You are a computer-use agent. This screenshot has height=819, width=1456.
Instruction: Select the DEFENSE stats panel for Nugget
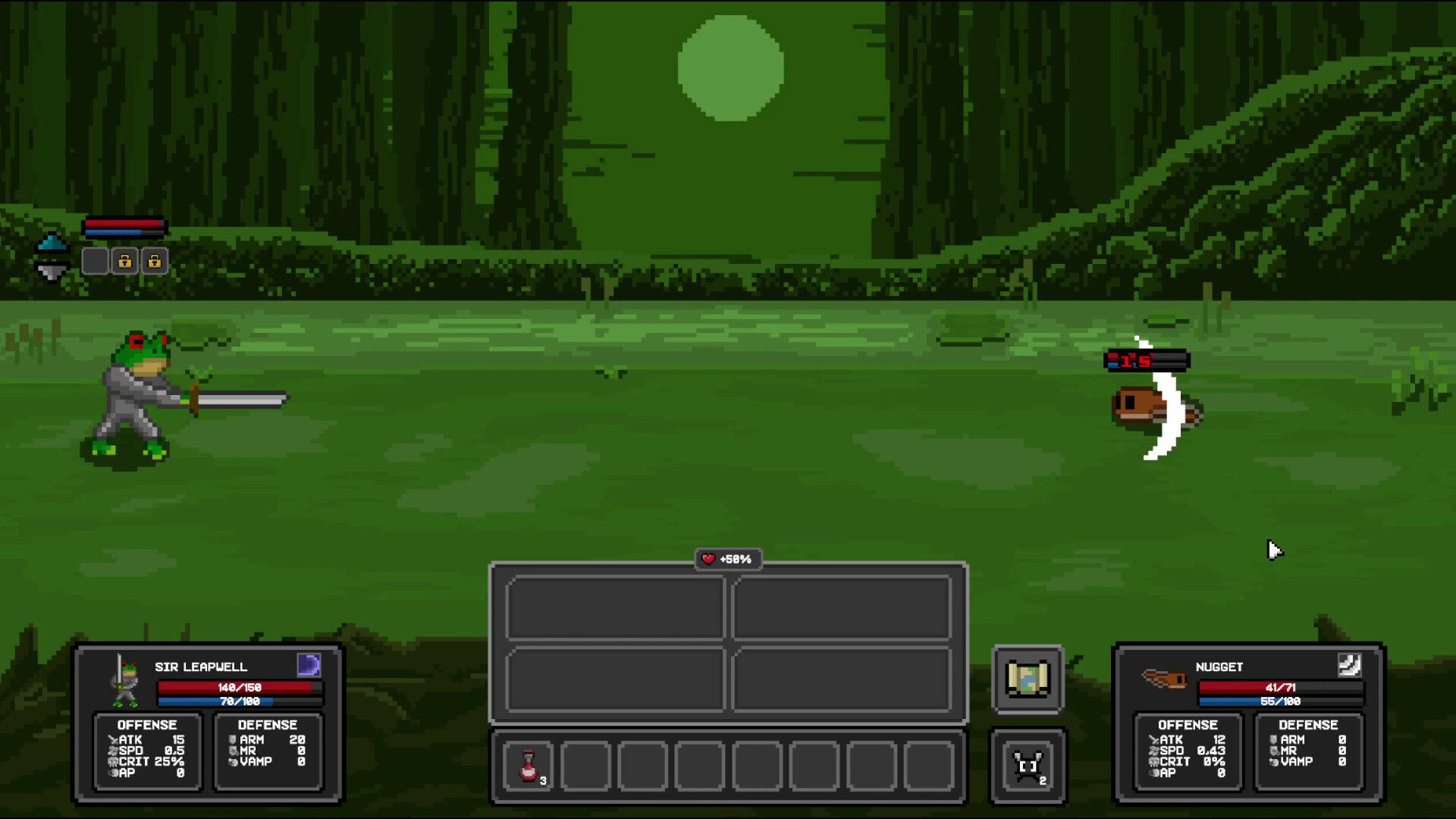1309,752
